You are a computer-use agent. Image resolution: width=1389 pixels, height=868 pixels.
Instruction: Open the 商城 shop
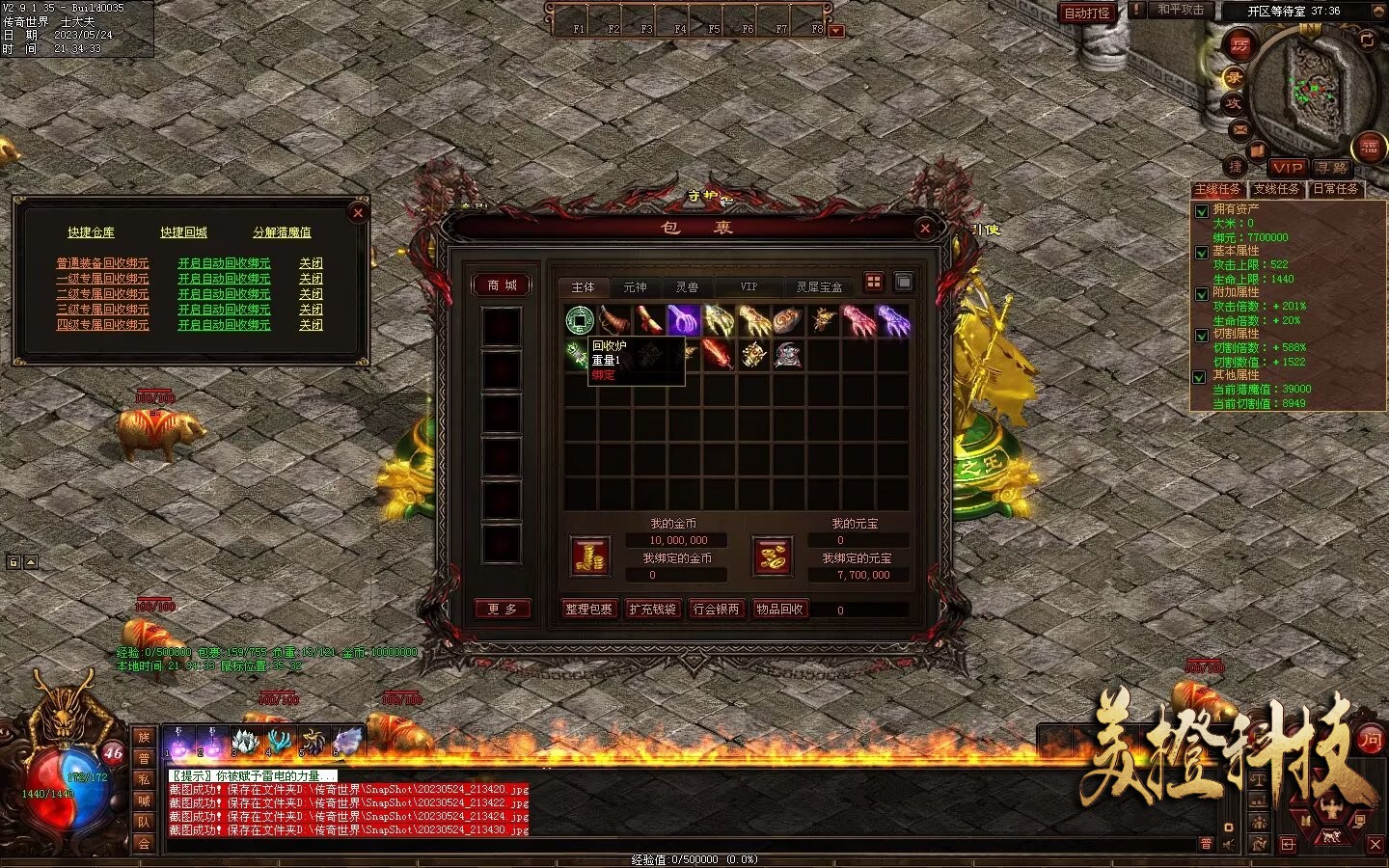(502, 285)
